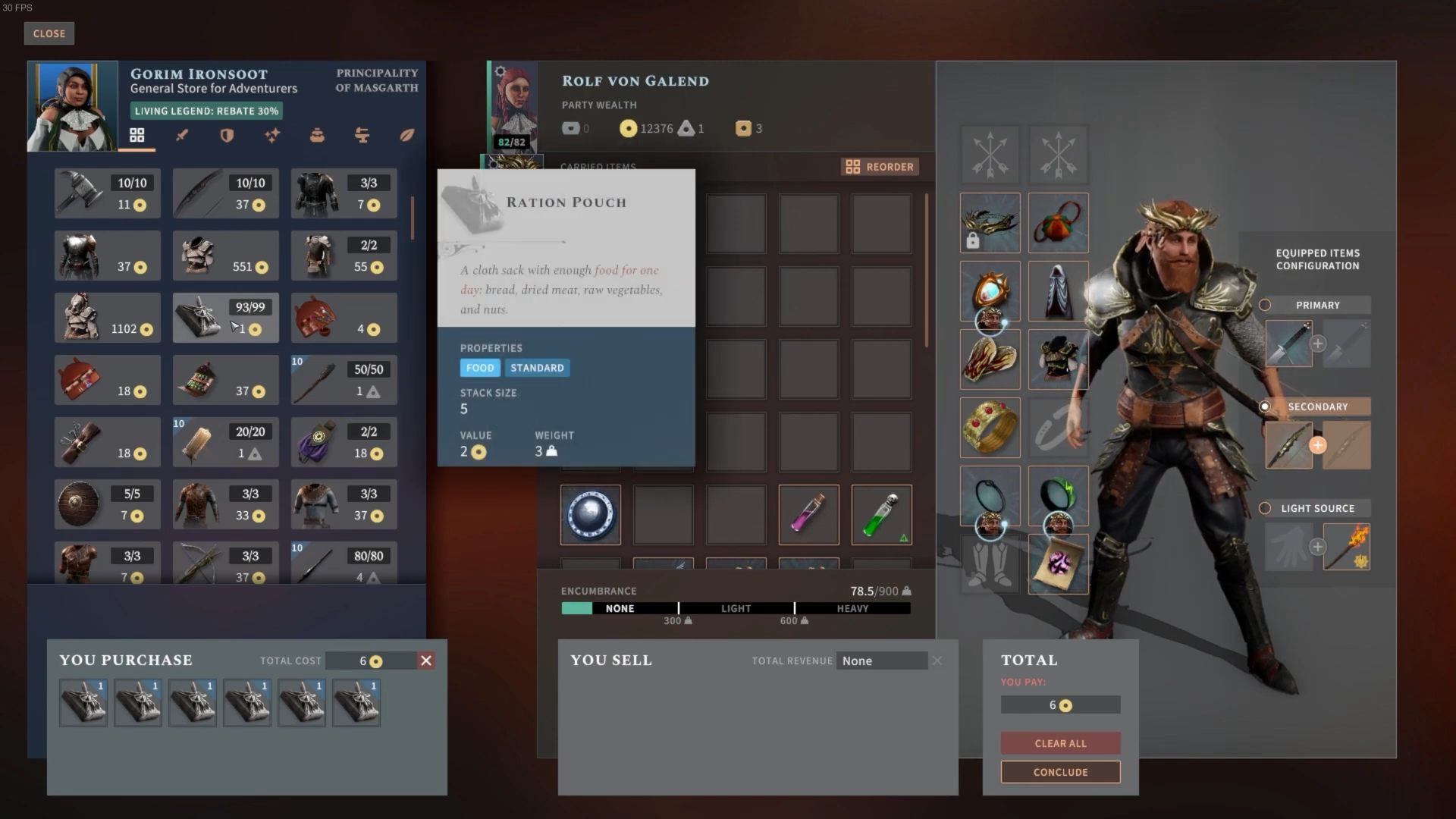Buy the war hammer from the shop
1456x819 pixels.
(x=107, y=193)
